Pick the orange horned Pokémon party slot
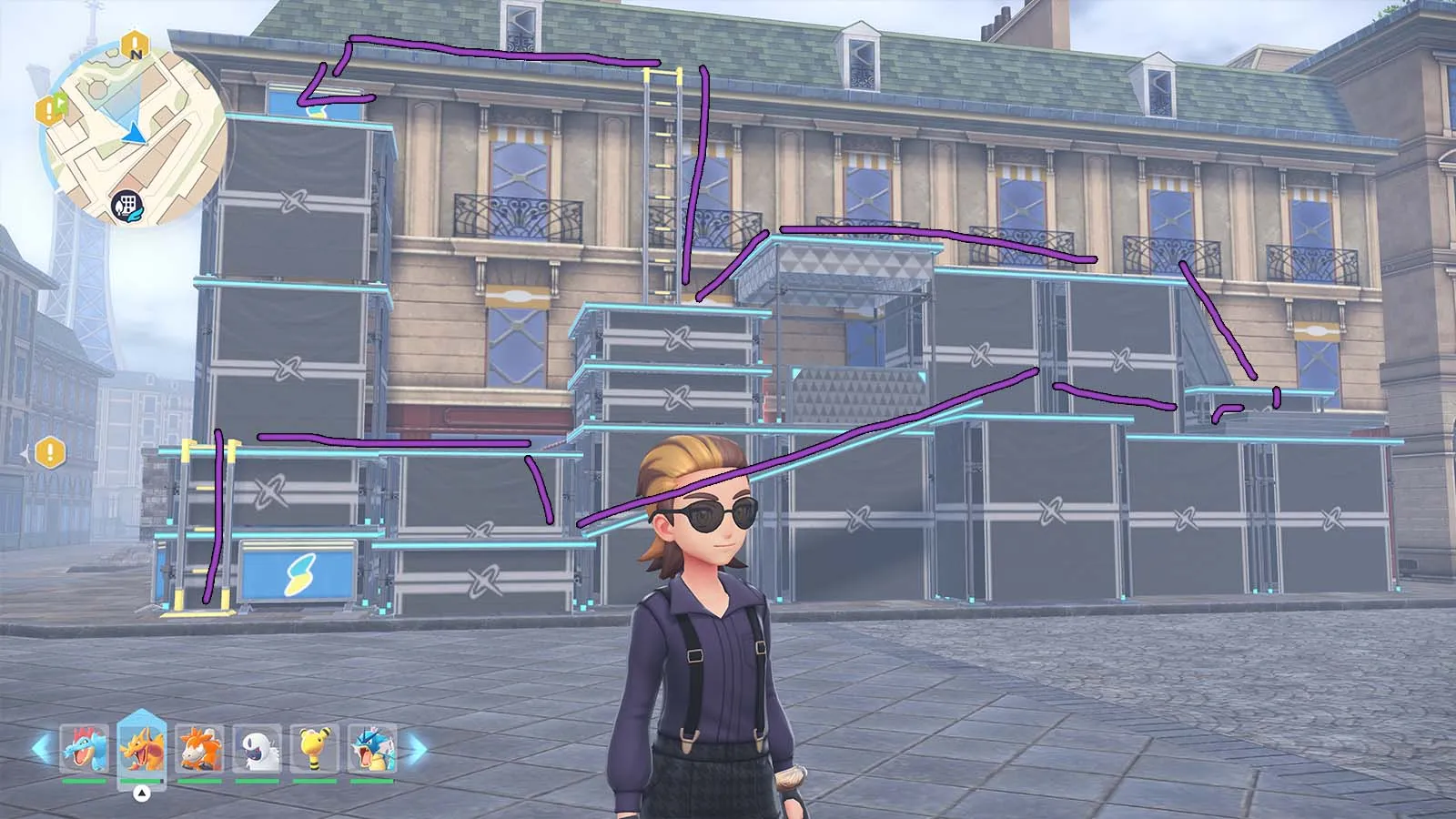 pos(199,748)
